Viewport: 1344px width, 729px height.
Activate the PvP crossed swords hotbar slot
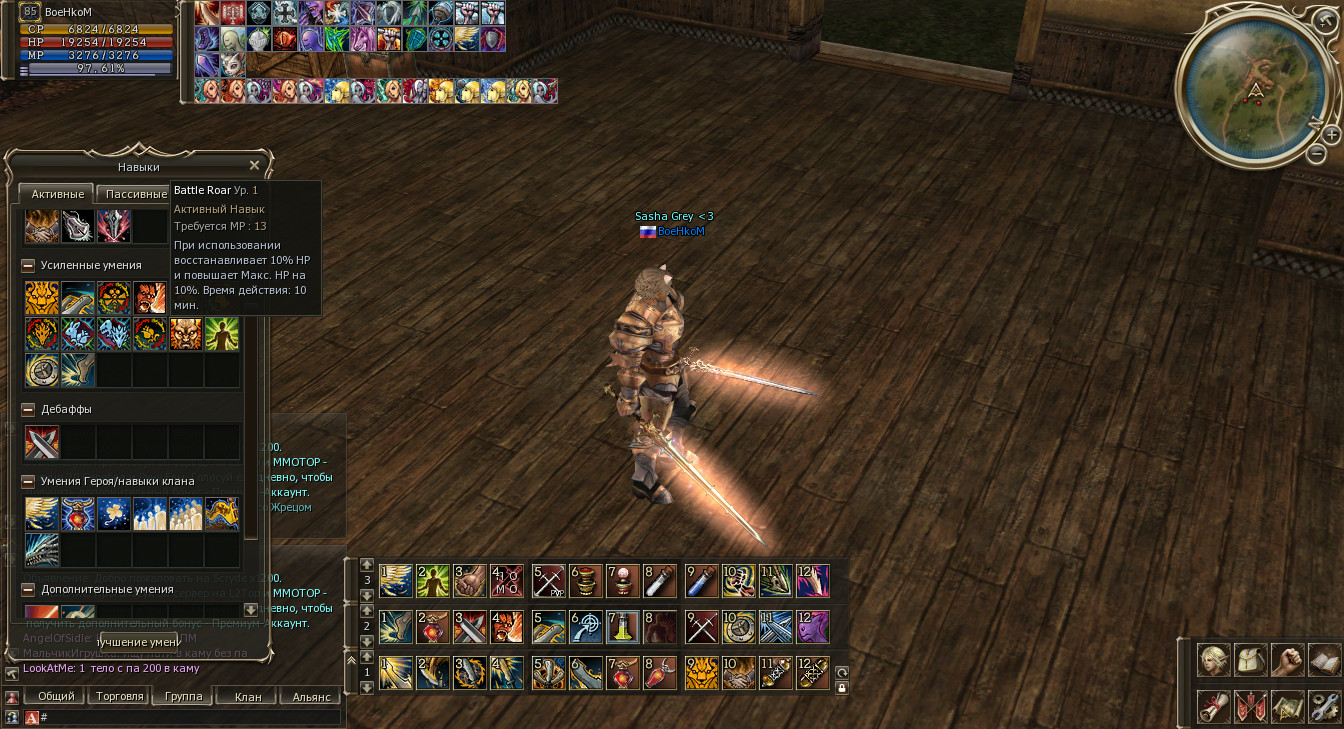click(549, 580)
